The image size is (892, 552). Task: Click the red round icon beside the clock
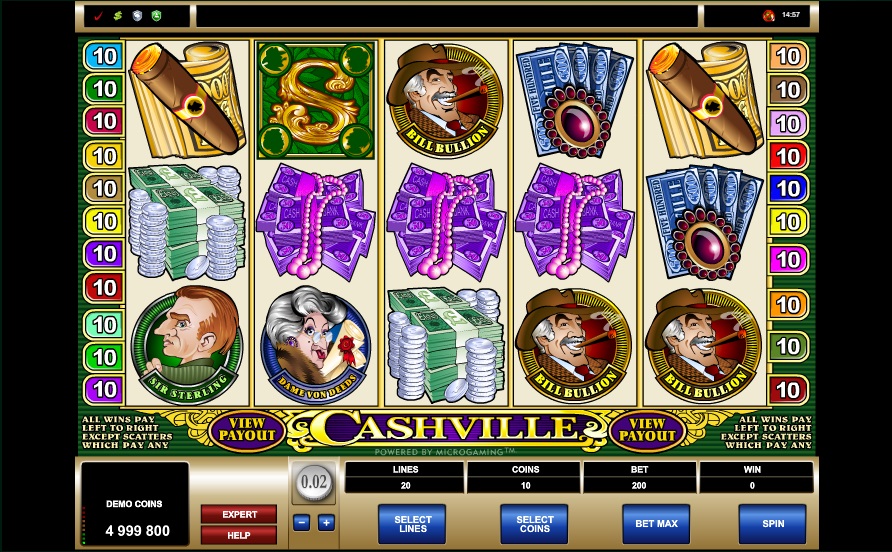click(768, 16)
